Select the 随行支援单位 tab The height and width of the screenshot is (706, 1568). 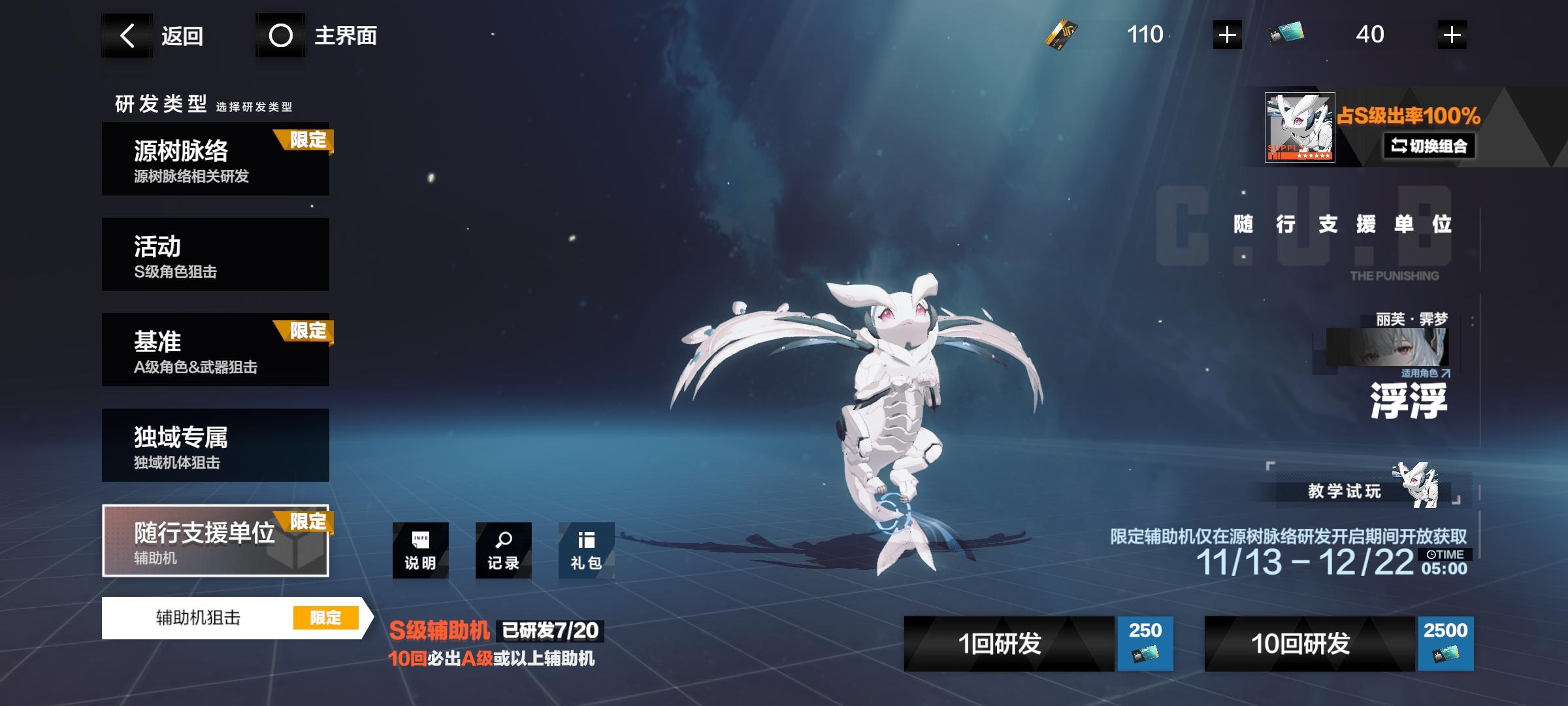[216, 541]
